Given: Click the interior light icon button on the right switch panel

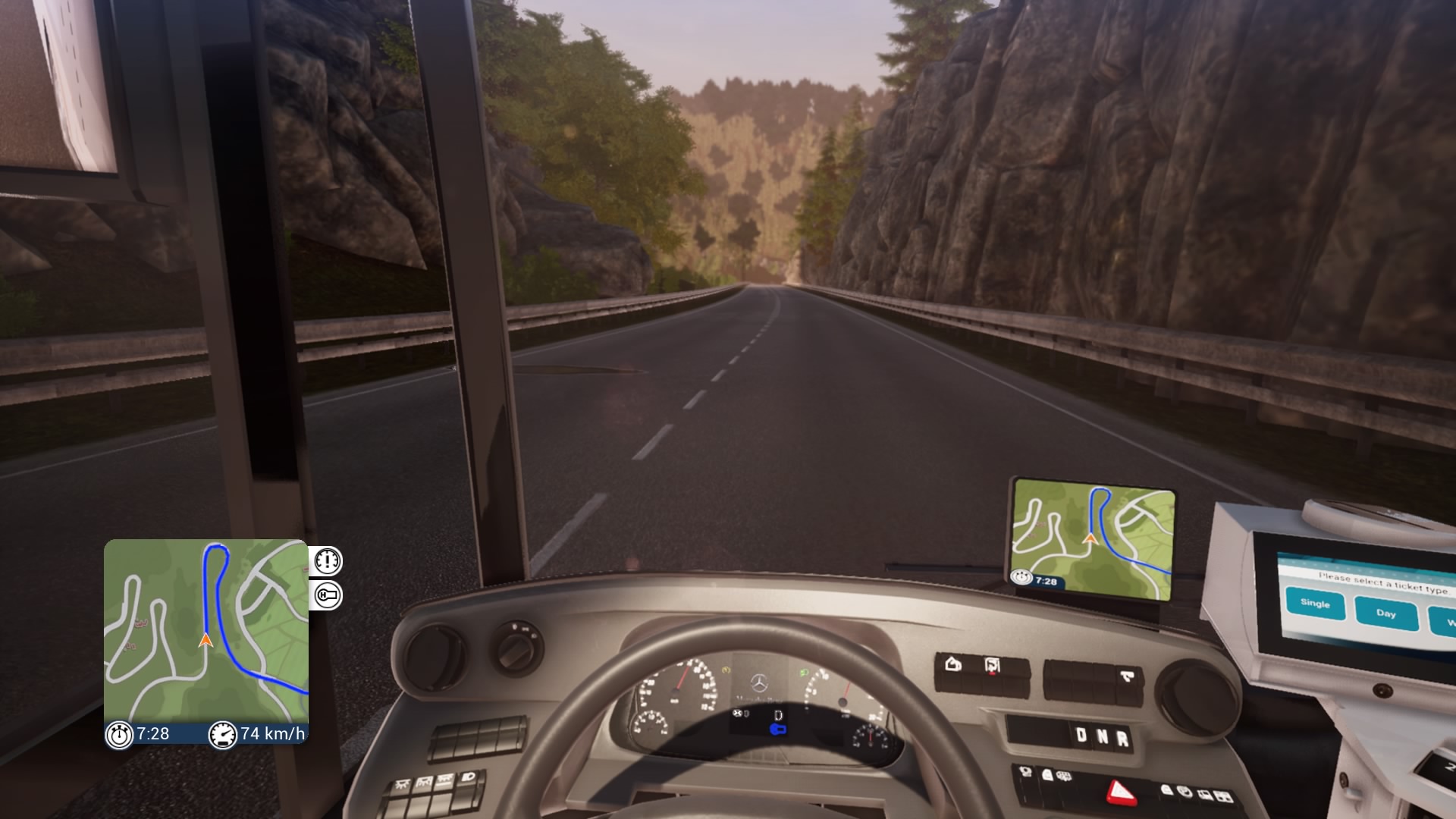Looking at the screenshot, I should [x=952, y=665].
